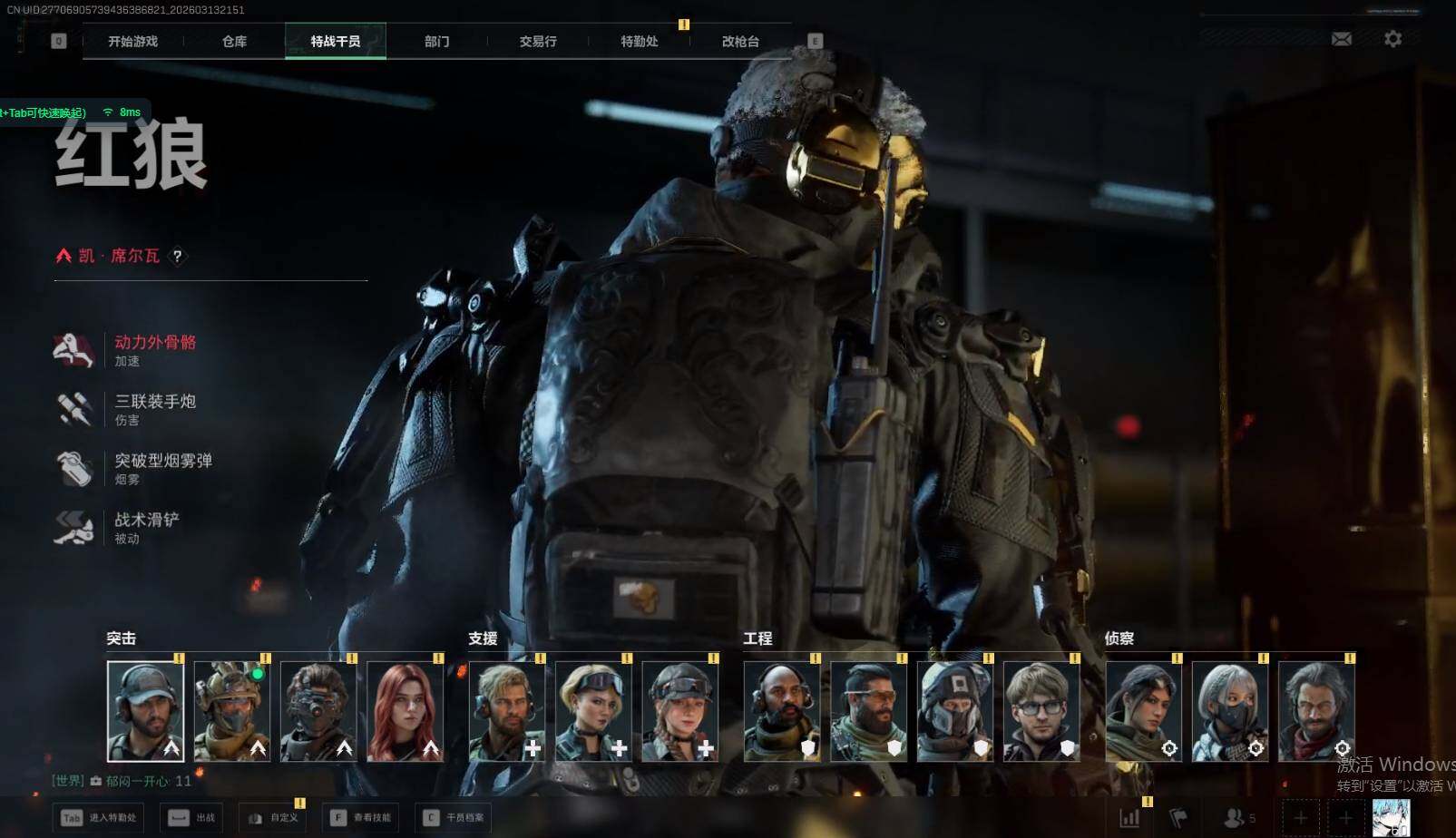The image size is (1456, 838).
Task: Go to the 部门 tab
Action: (436, 42)
